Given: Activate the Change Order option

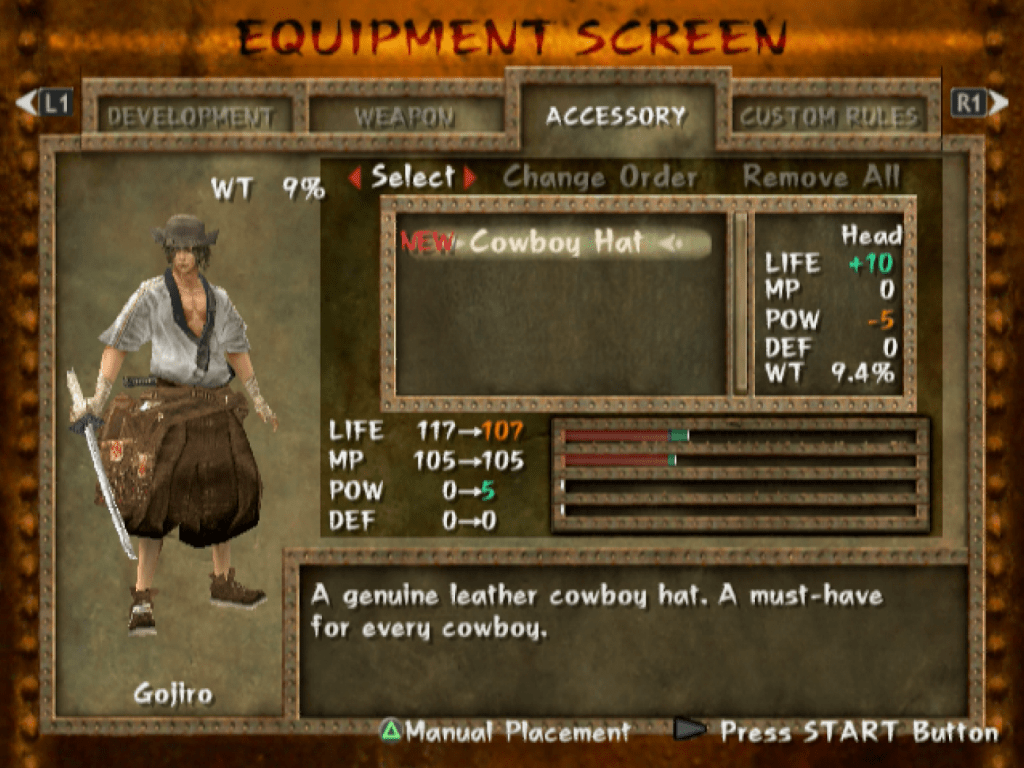Looking at the screenshot, I should 600,178.
